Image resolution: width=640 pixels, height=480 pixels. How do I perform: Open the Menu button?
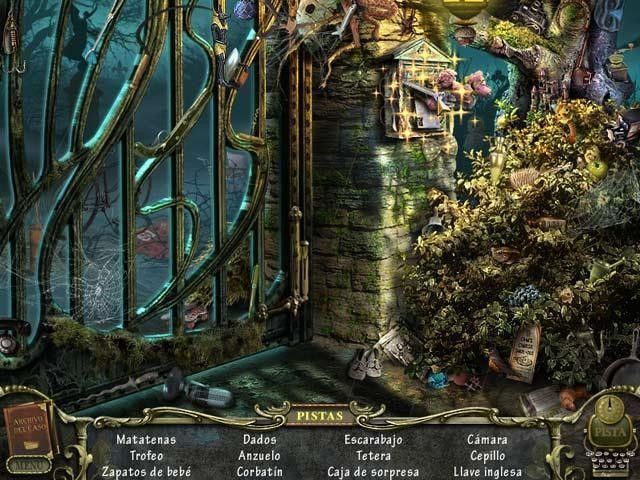(27, 464)
